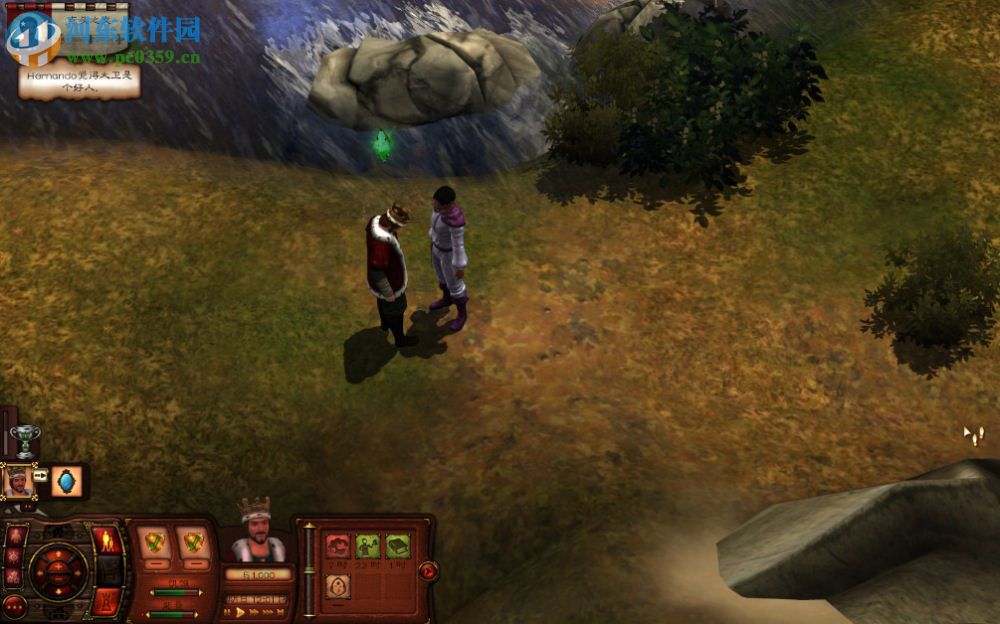1000x624 pixels.
Task: Click the center of the camera control dial
Action: click(57, 571)
